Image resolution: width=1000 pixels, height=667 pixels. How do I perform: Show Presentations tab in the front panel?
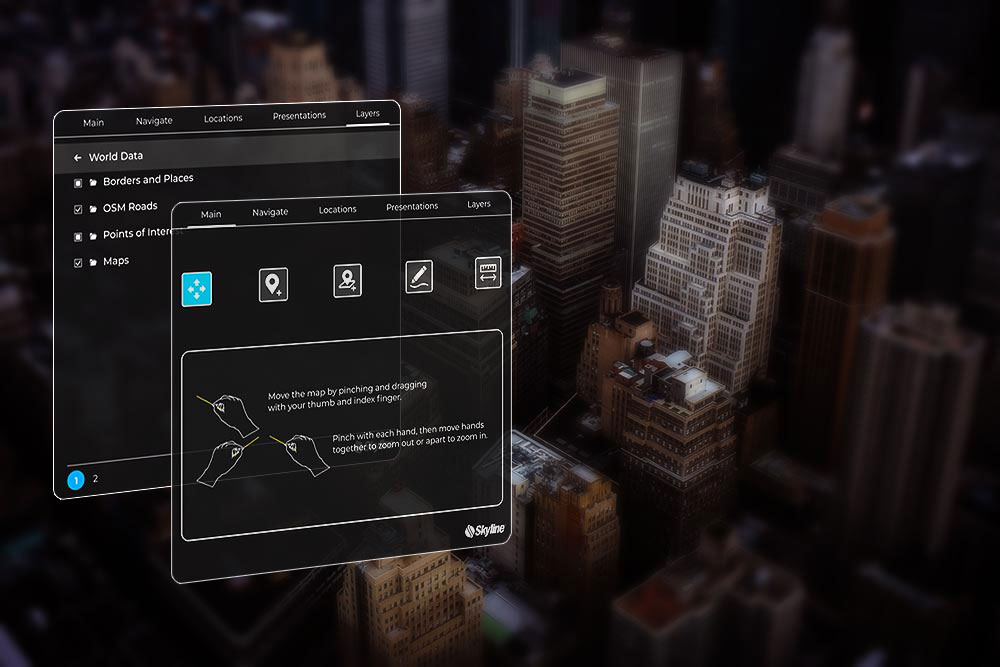pyautogui.click(x=412, y=207)
